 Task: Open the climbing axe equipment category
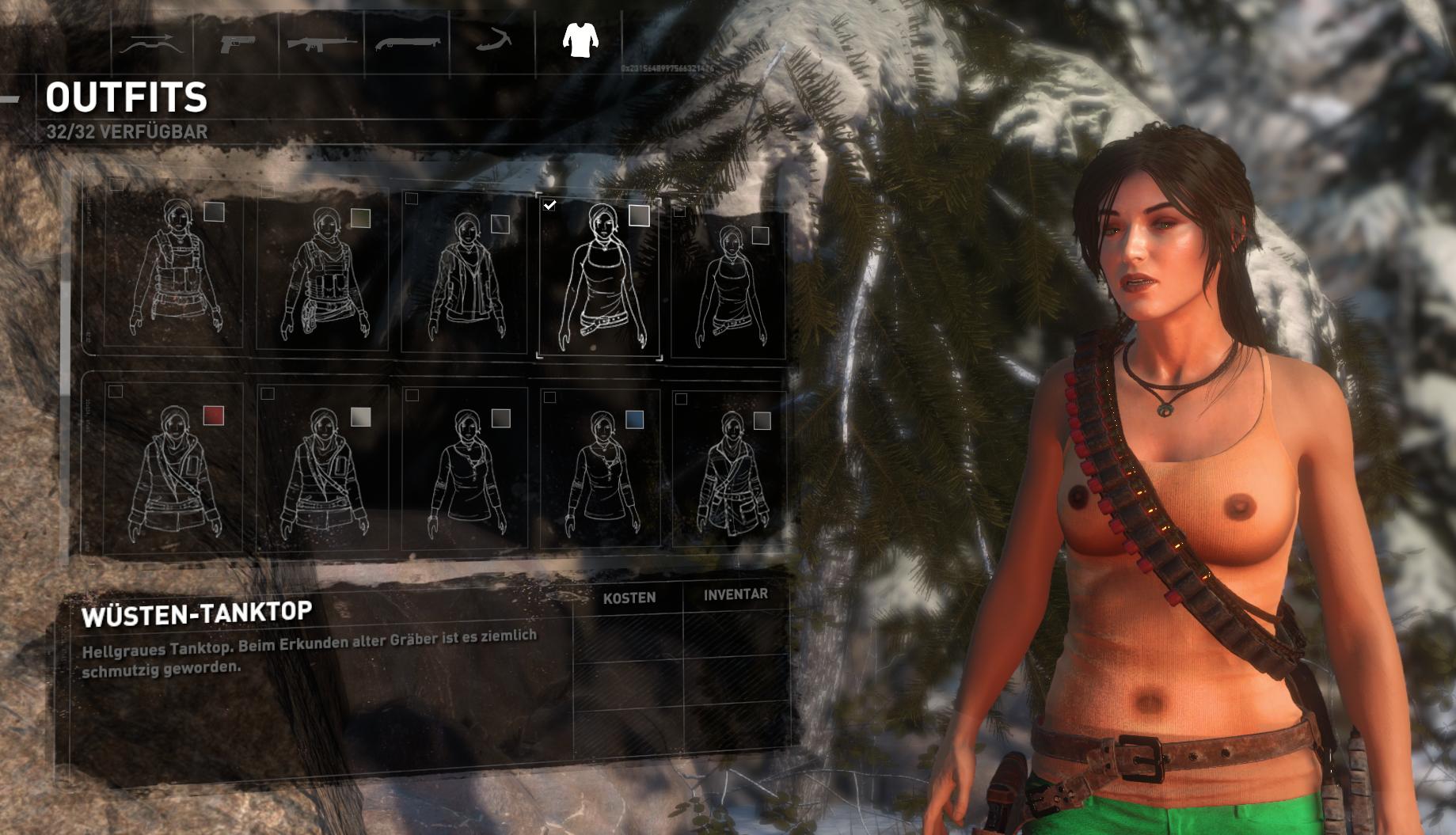(496, 44)
